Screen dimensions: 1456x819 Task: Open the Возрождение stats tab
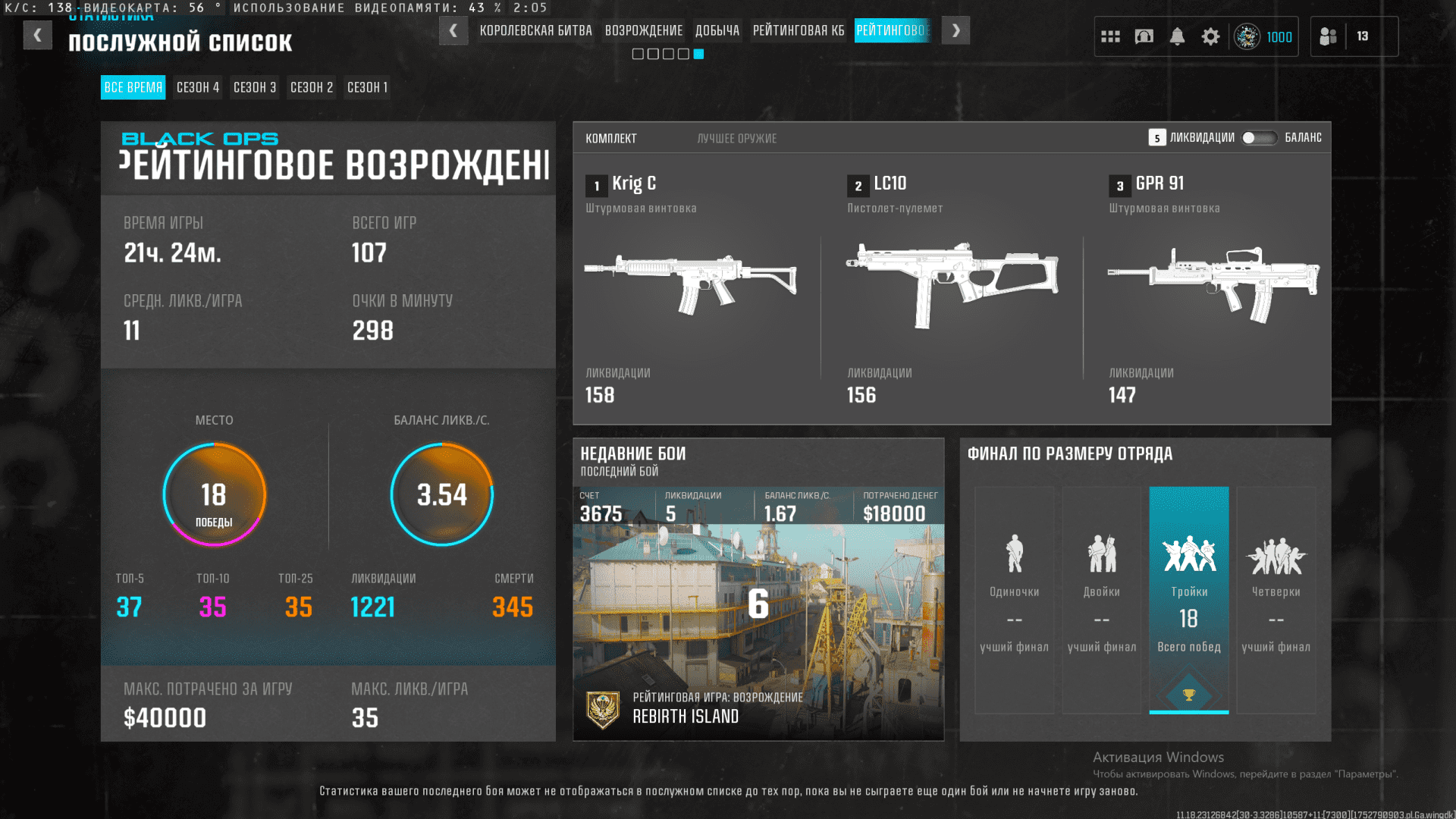(x=643, y=31)
